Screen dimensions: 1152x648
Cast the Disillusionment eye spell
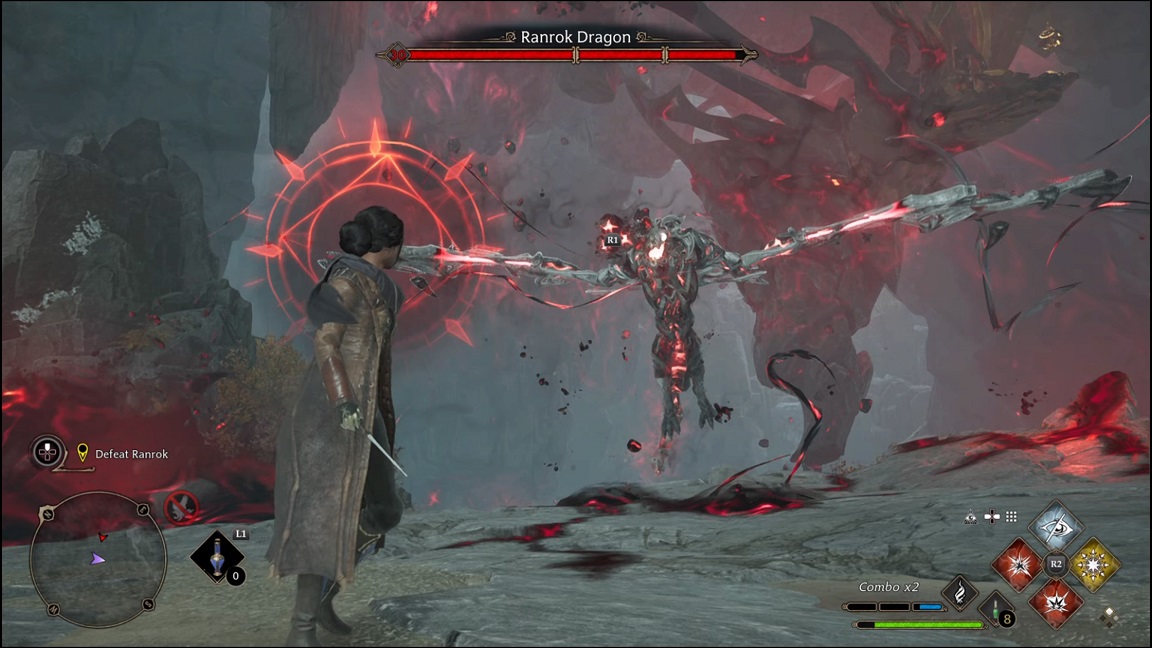[1056, 525]
